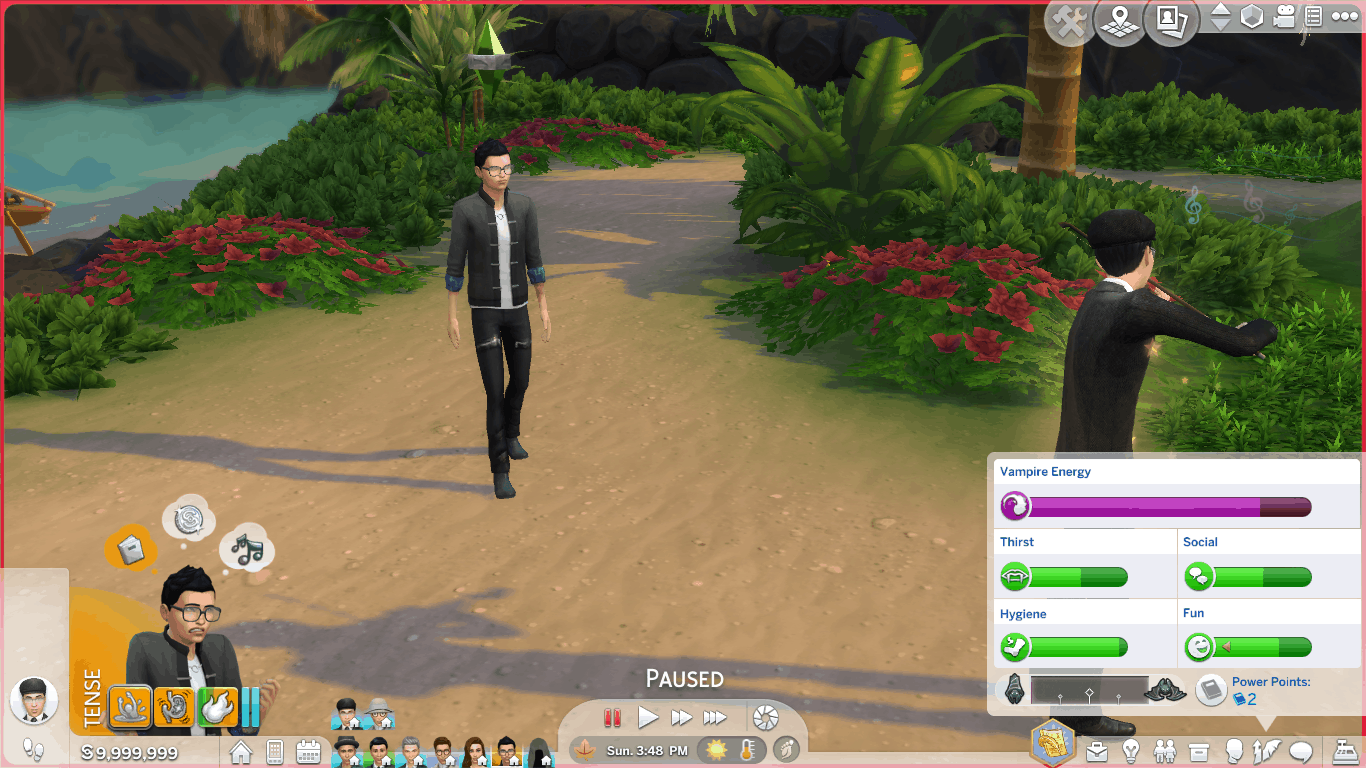
Task: Click the home lot house icon
Action: tap(241, 750)
